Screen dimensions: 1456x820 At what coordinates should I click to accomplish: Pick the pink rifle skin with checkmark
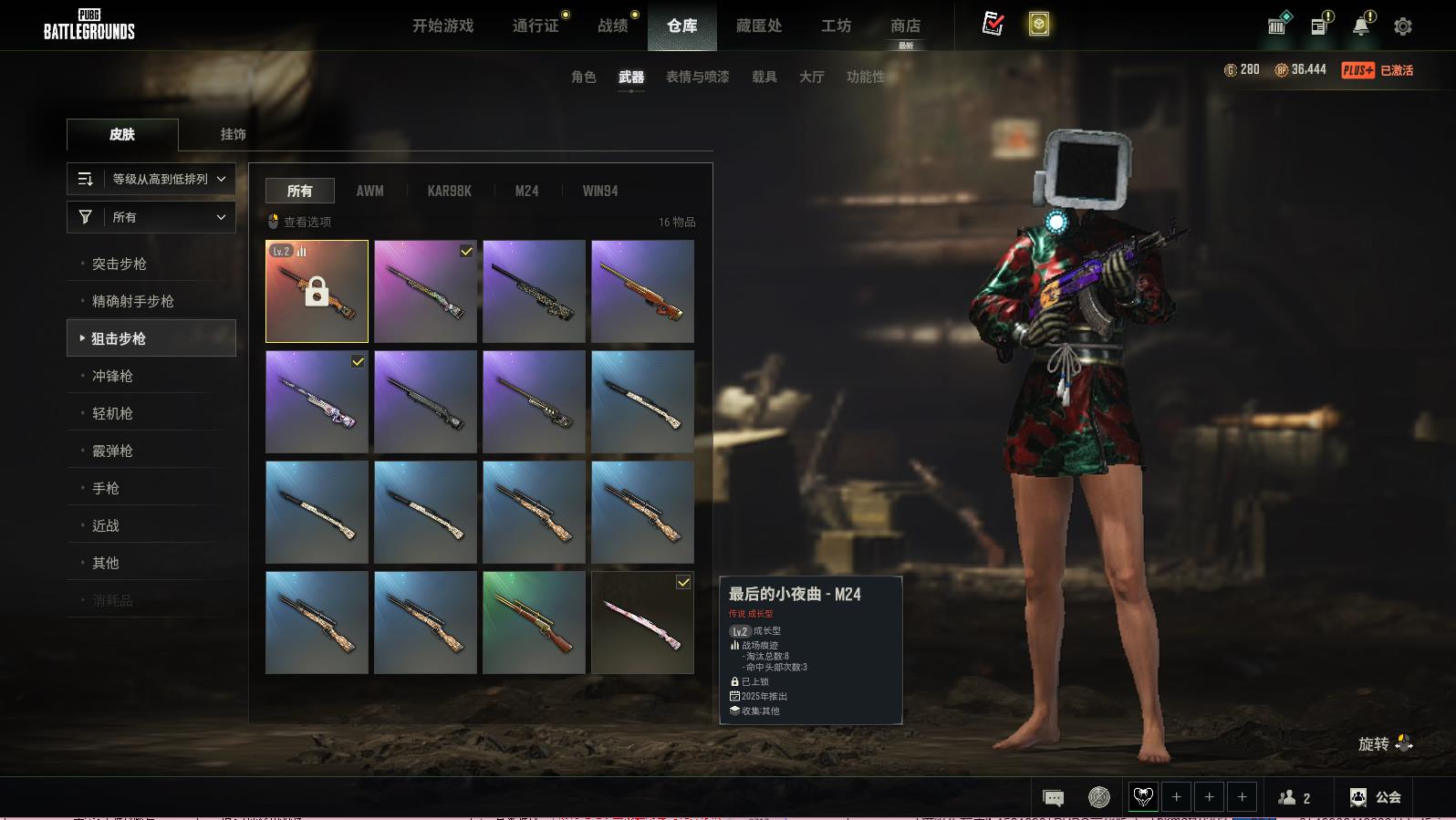point(642,623)
